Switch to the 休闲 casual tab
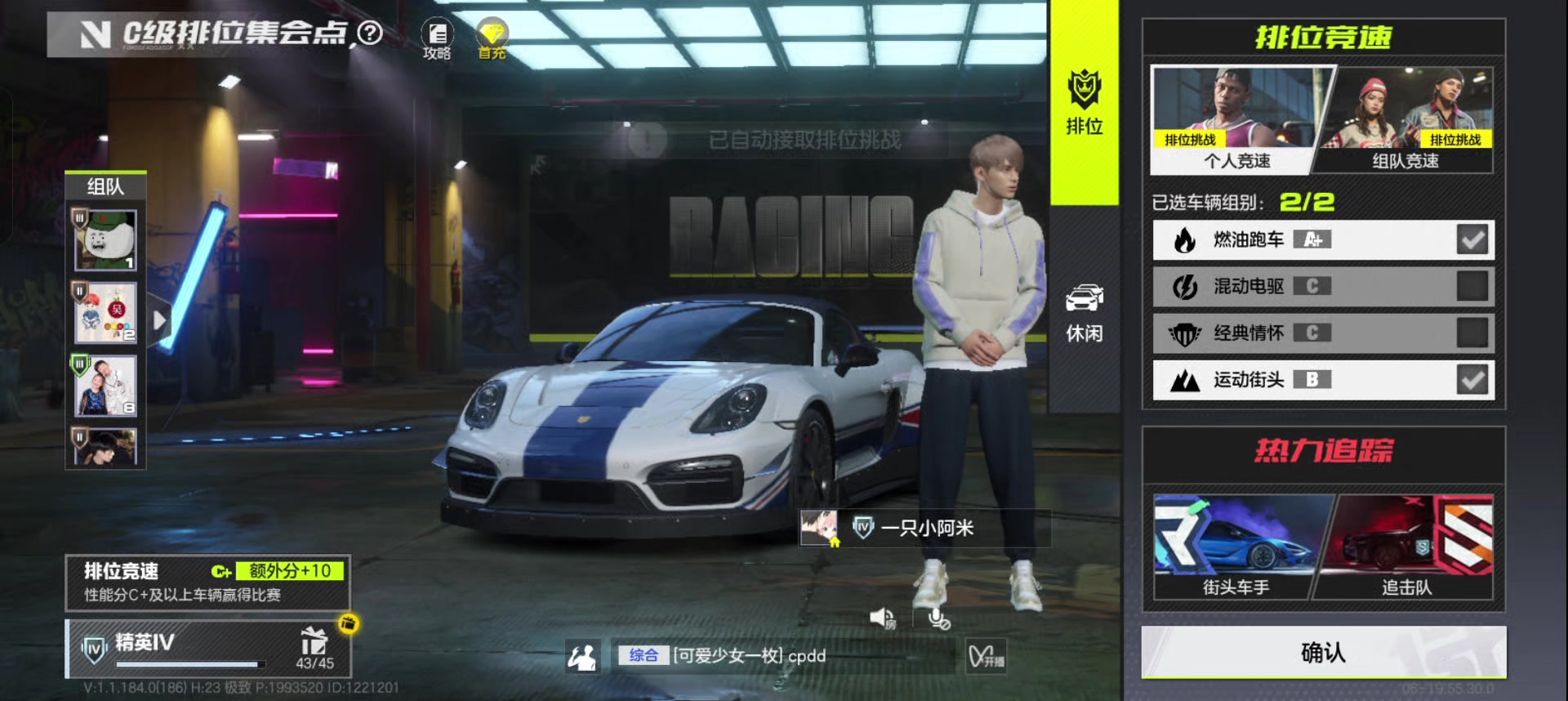The width and height of the screenshot is (1568, 701). click(x=1084, y=314)
